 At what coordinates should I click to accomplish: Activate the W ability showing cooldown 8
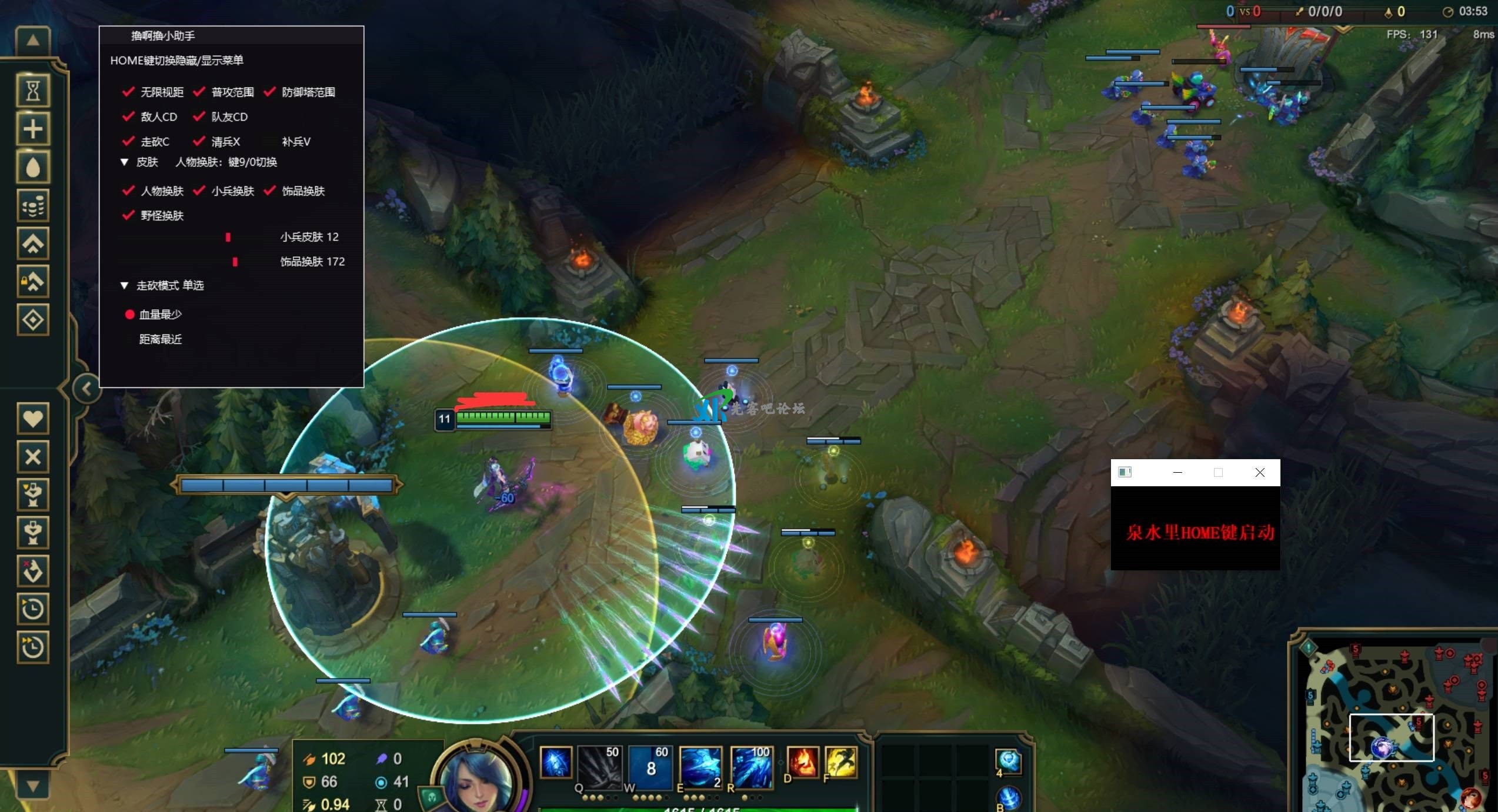650,767
